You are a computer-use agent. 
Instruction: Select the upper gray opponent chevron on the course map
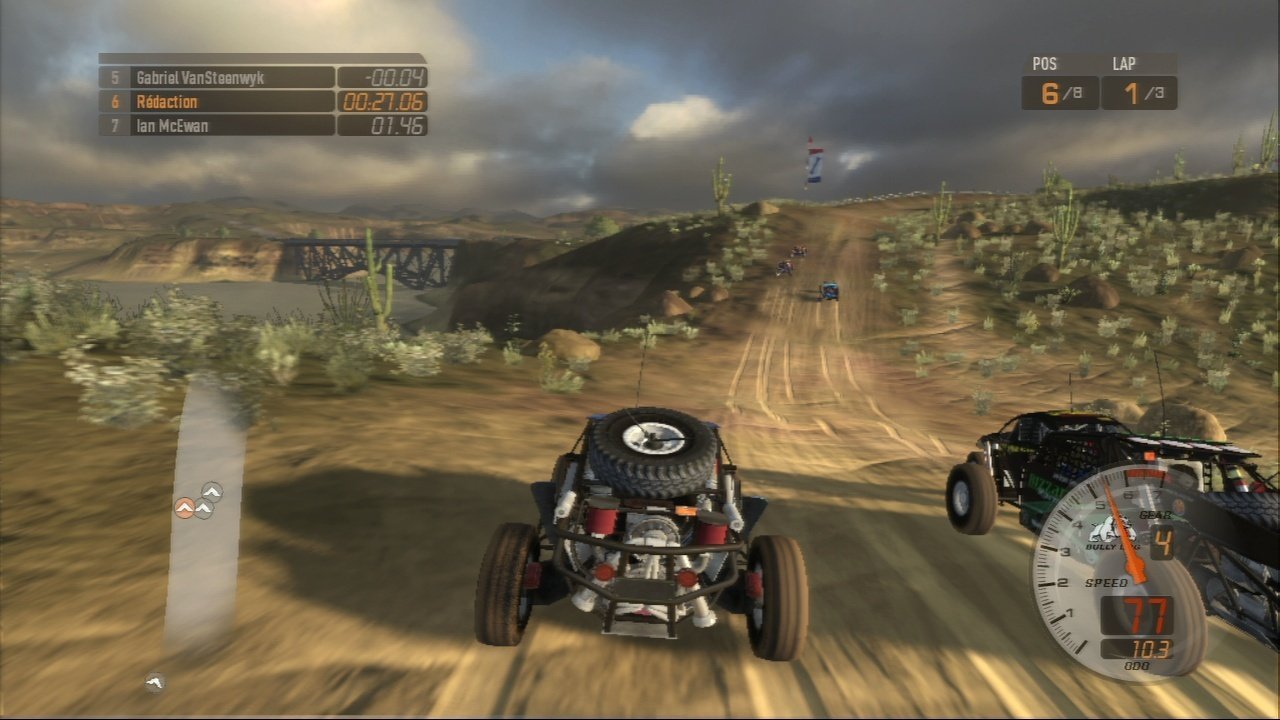coord(210,490)
